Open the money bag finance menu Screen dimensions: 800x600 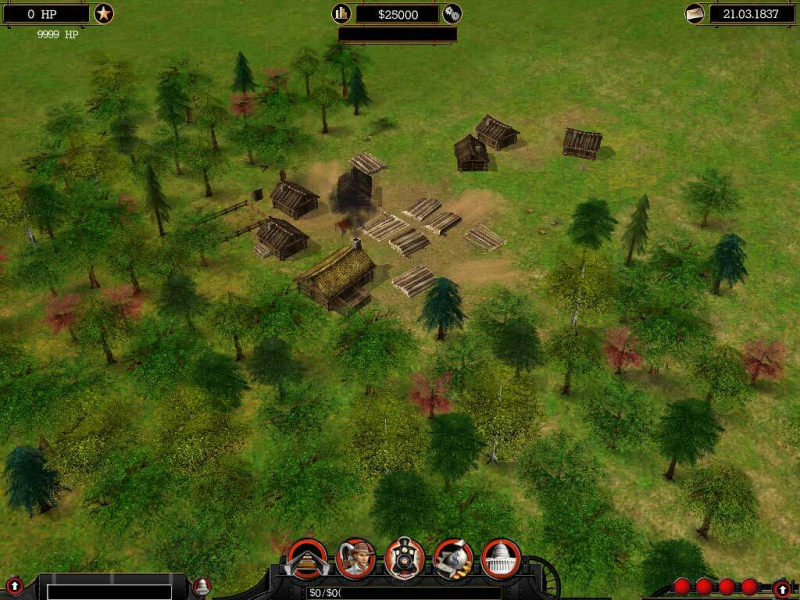[x=452, y=558]
